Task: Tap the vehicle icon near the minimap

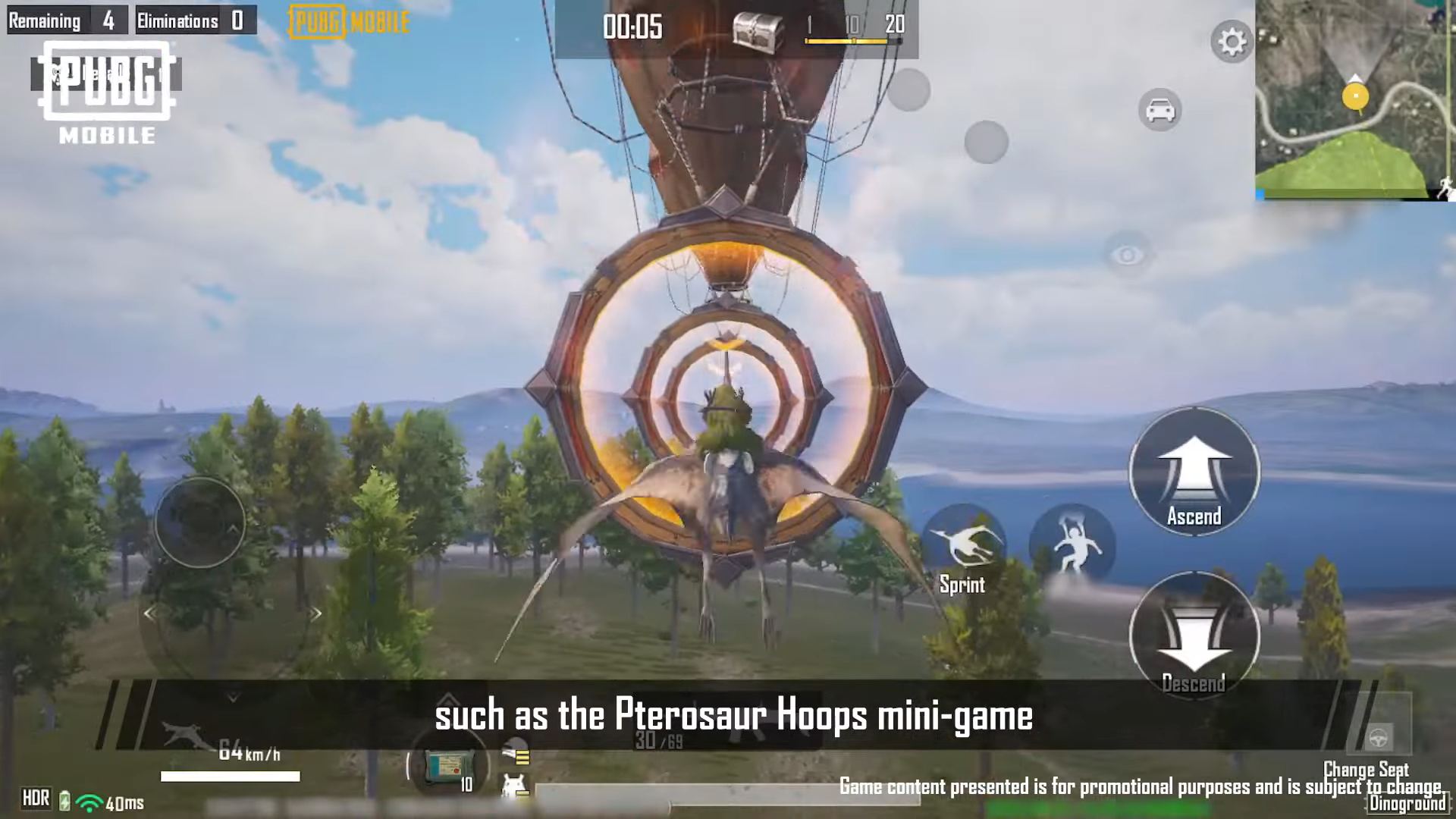Action: (x=1159, y=110)
